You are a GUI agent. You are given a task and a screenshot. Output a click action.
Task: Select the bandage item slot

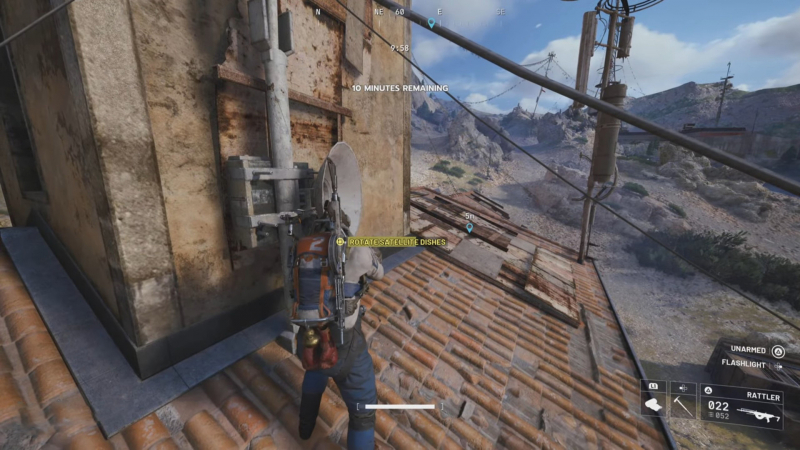pos(654,405)
